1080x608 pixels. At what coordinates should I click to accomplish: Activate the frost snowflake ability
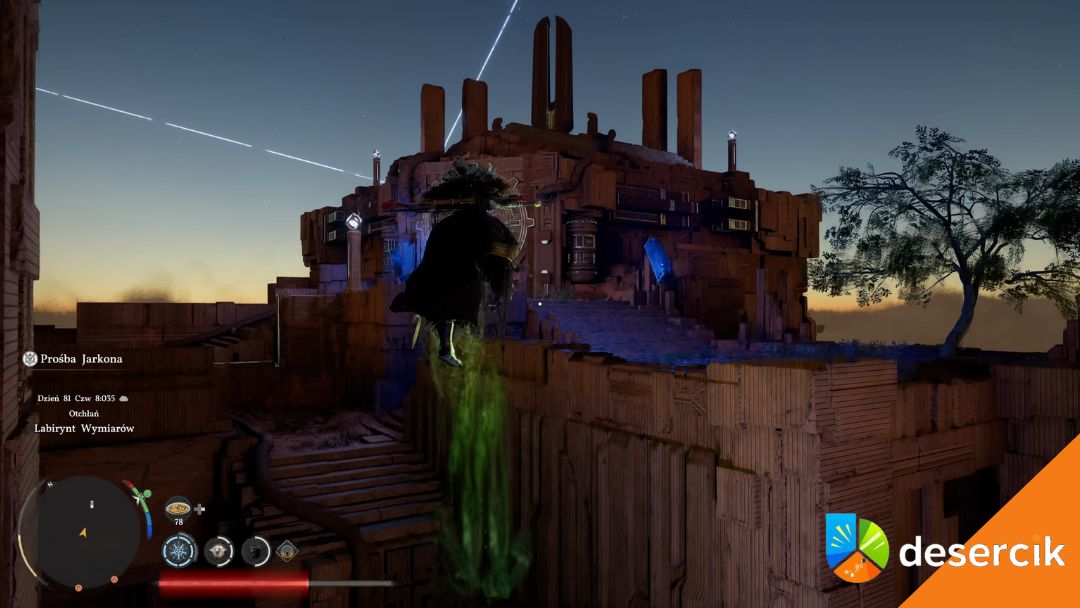[x=180, y=550]
